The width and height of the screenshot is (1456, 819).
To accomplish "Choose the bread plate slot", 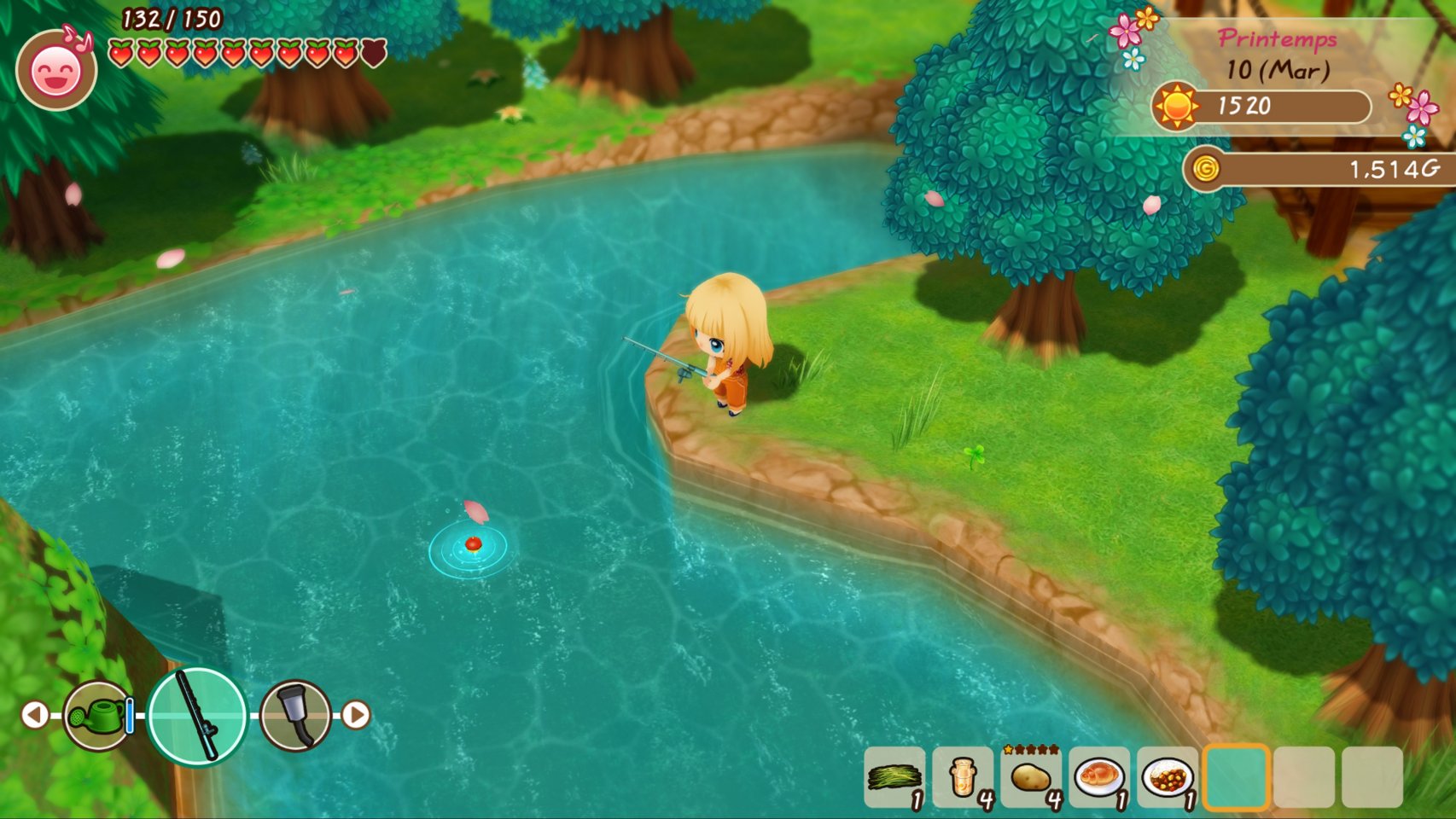I will pos(1098,777).
